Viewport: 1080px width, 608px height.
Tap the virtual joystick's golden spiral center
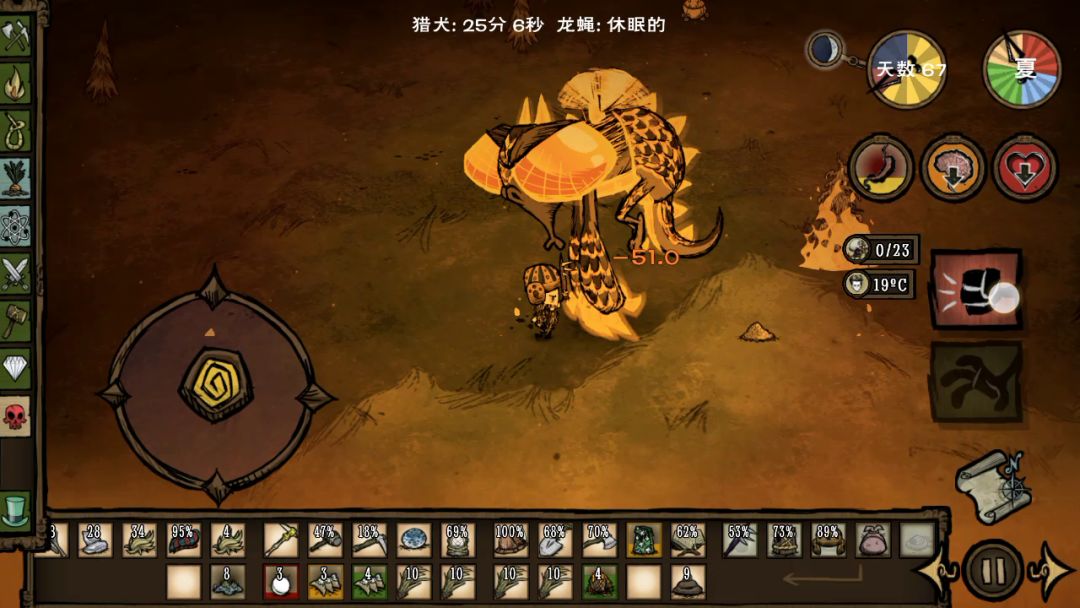click(x=215, y=384)
